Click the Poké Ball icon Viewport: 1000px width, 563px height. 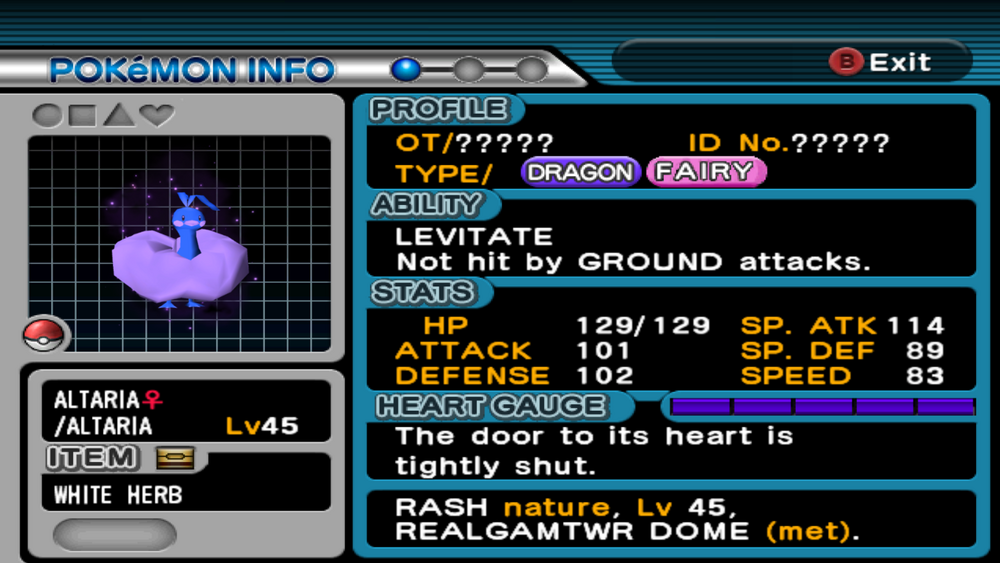click(46, 334)
